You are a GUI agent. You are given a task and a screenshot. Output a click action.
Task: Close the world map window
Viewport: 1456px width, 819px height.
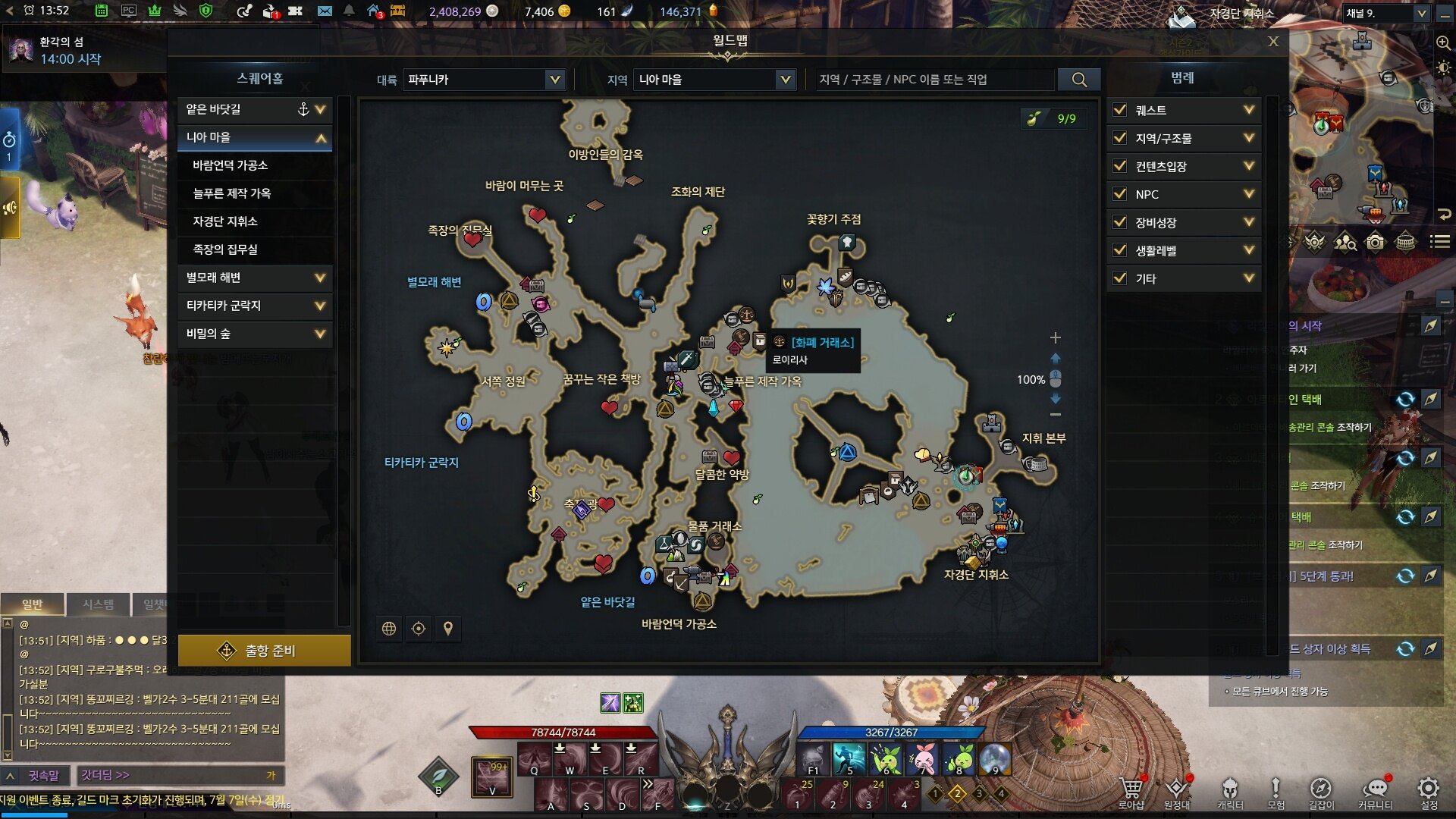tap(1273, 42)
